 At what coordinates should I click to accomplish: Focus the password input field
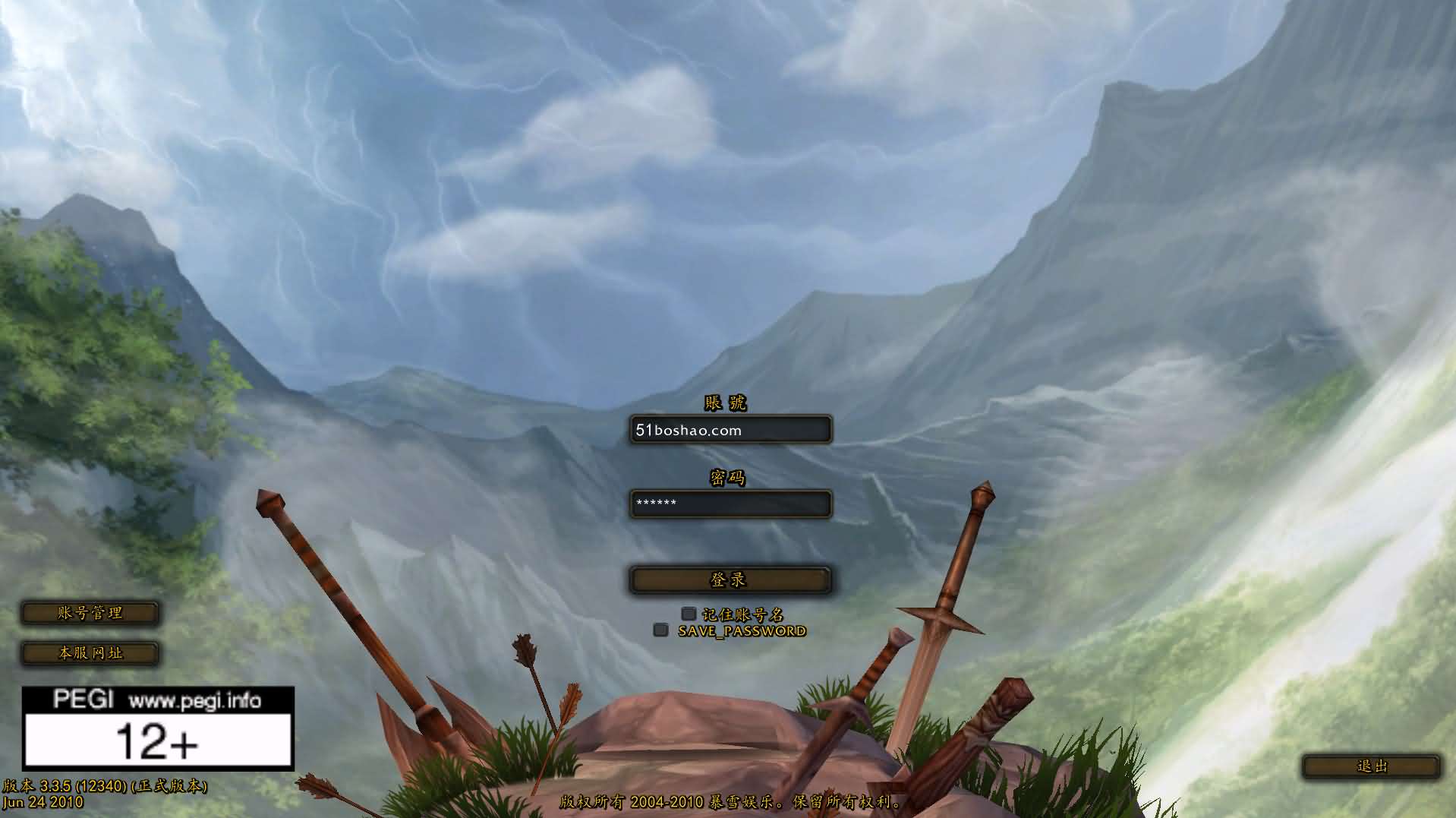pos(730,504)
